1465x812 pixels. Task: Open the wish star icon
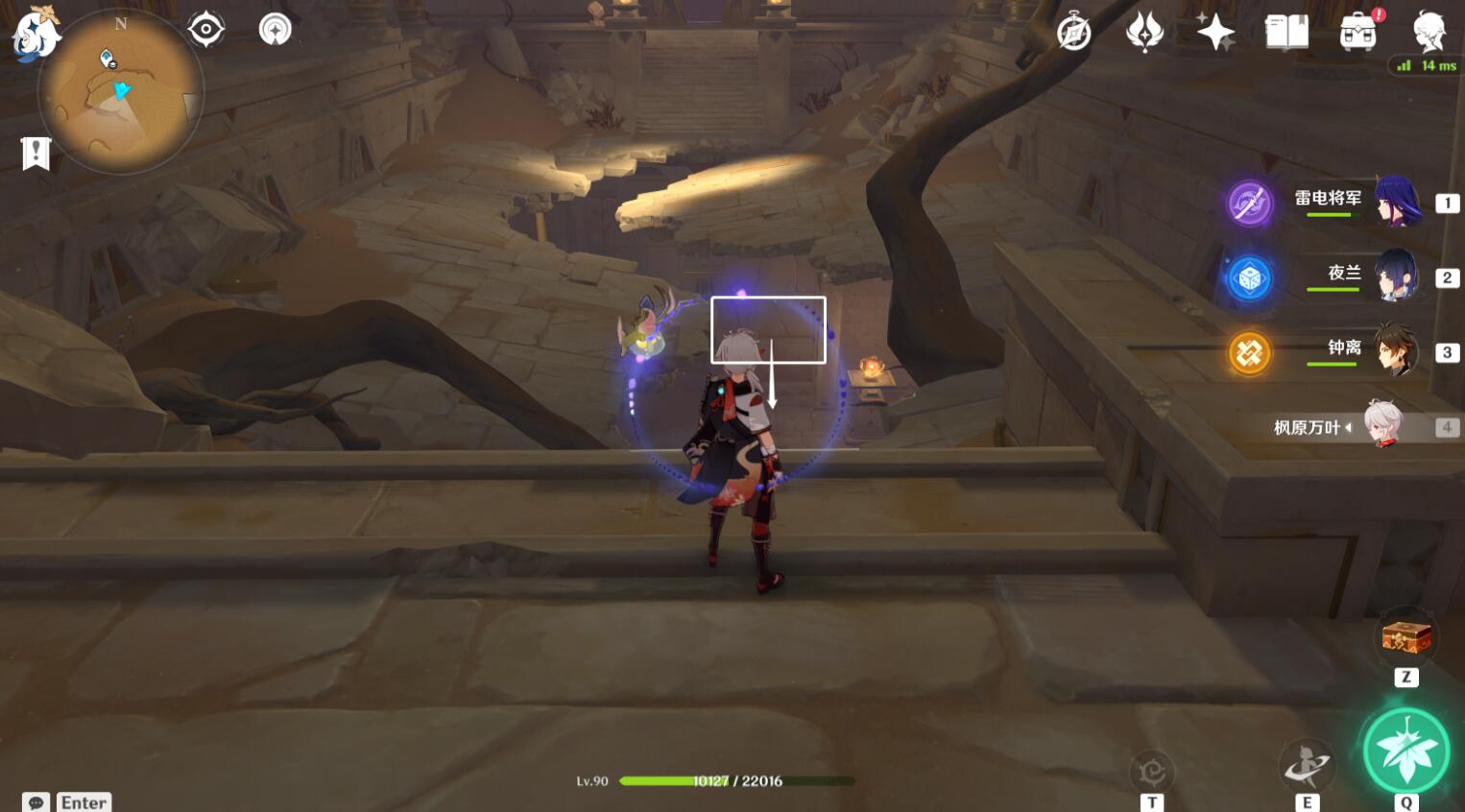1215,33
